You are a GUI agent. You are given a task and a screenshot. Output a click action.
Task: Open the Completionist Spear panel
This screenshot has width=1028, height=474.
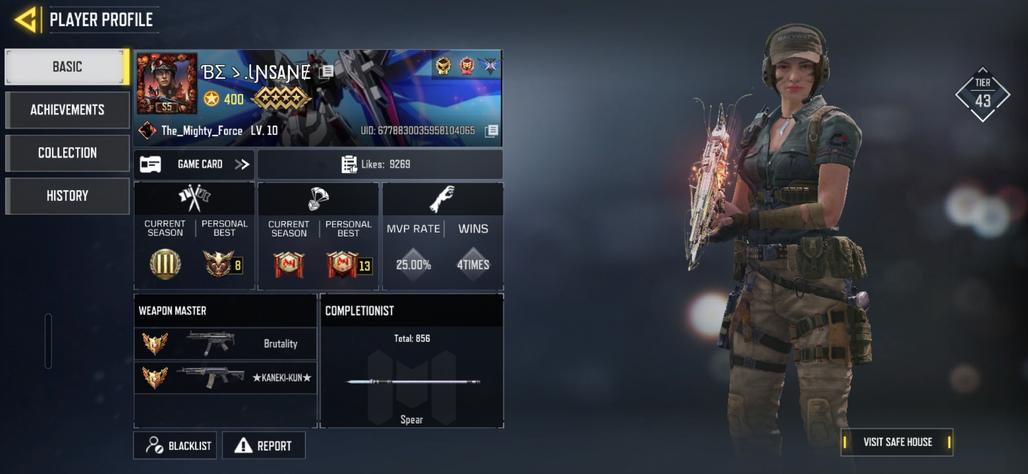(x=412, y=372)
